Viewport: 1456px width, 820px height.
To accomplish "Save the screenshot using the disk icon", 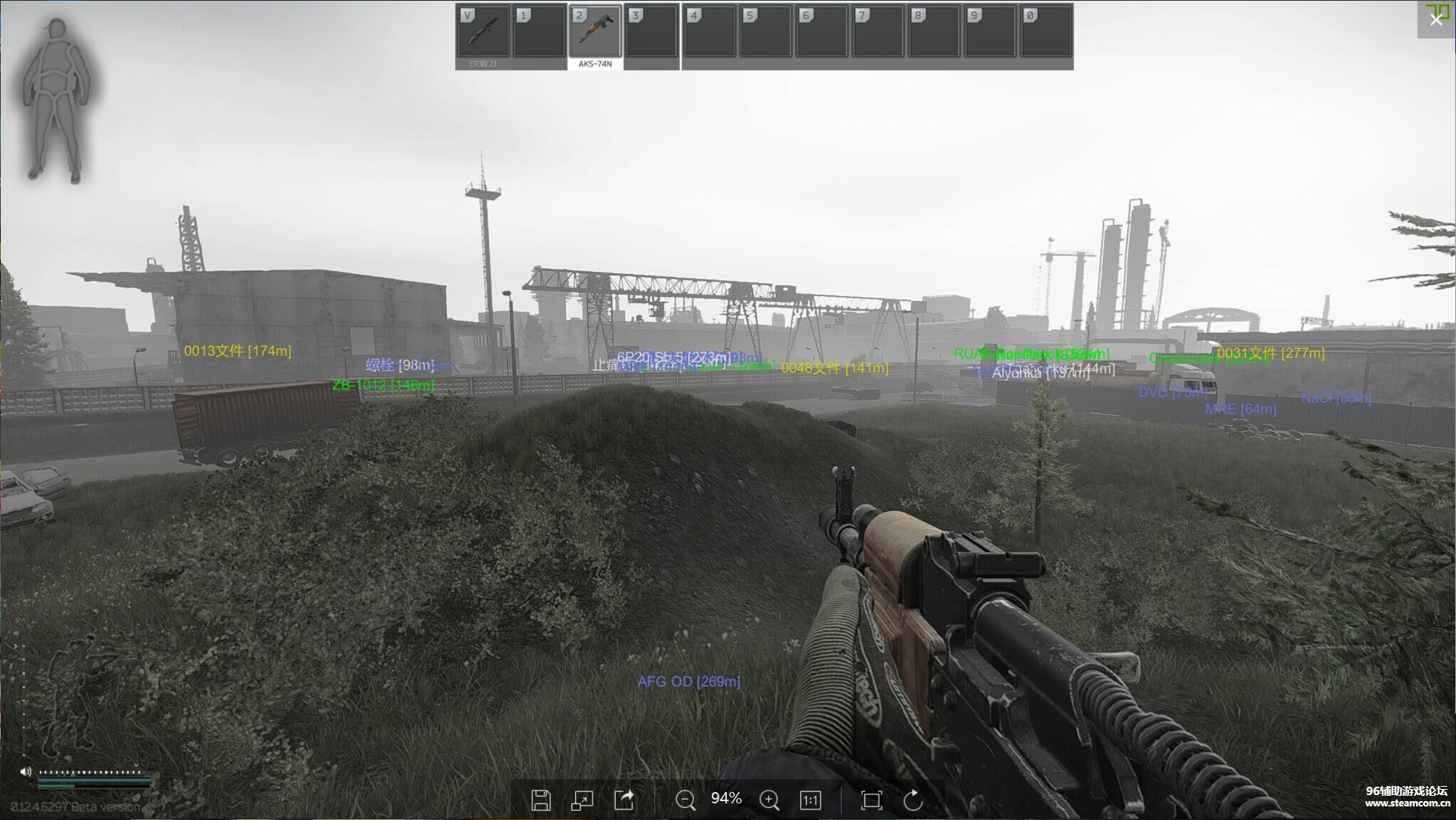I will click(x=541, y=800).
